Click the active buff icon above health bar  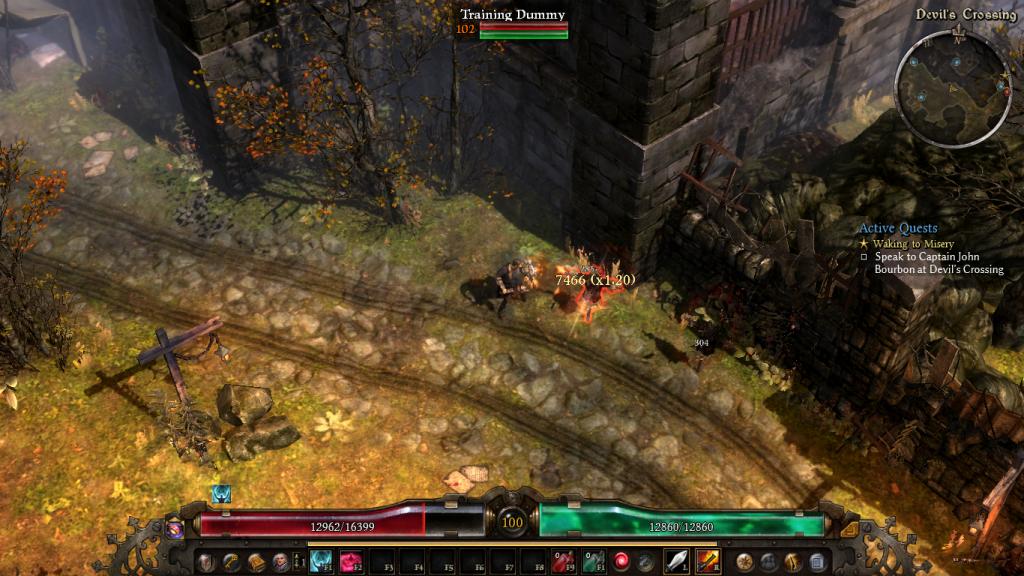[221, 494]
